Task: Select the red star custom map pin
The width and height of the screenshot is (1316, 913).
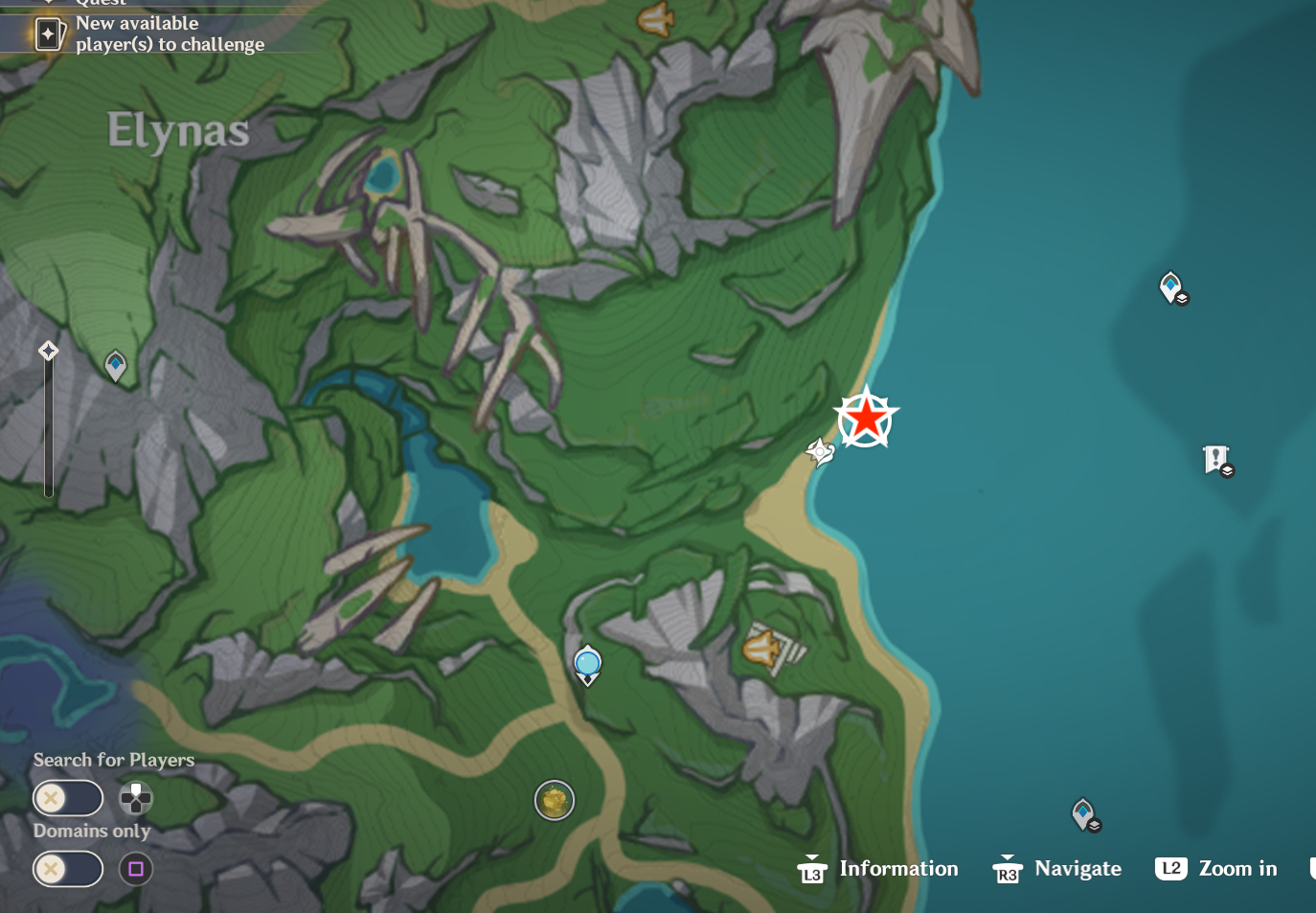Action: click(866, 419)
